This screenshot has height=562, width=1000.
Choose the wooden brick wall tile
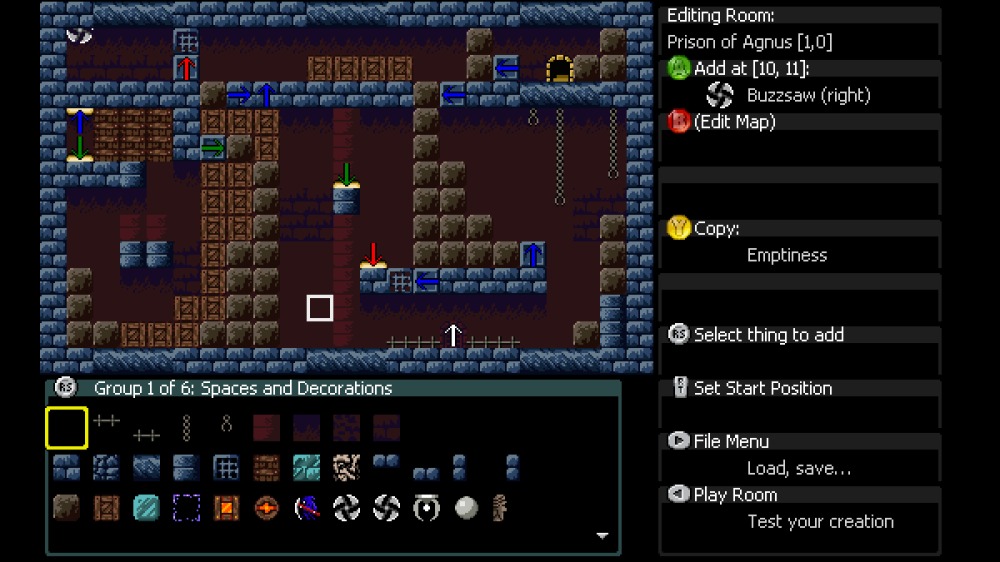click(266, 468)
